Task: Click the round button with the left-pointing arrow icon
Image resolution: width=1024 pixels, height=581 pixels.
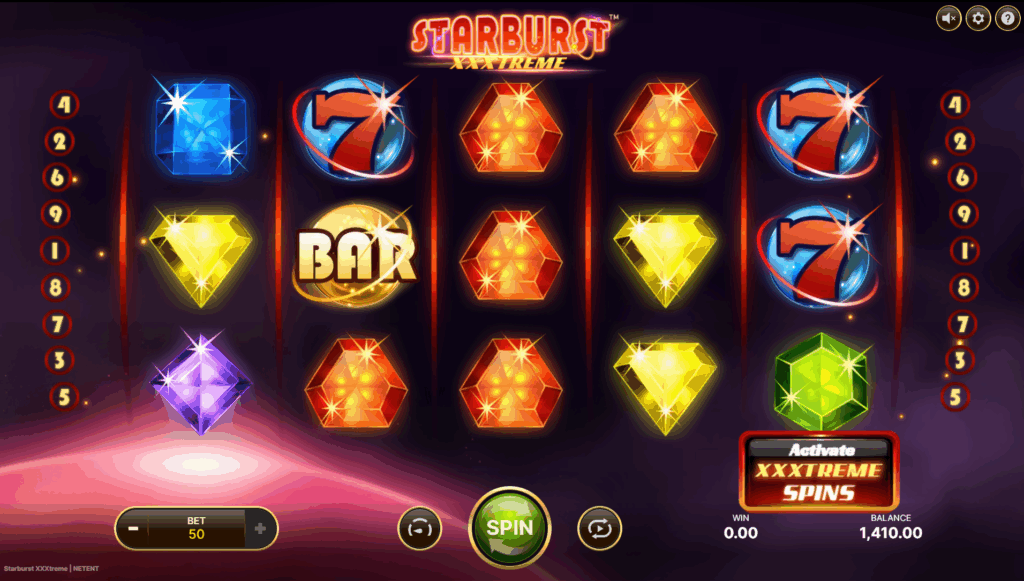Action: click(420, 528)
